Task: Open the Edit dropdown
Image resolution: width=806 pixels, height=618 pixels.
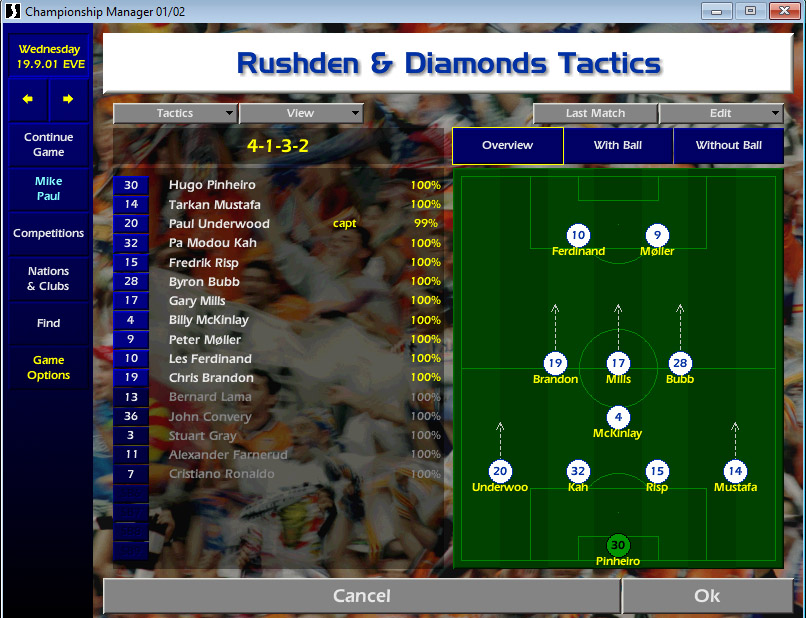Action: [720, 114]
